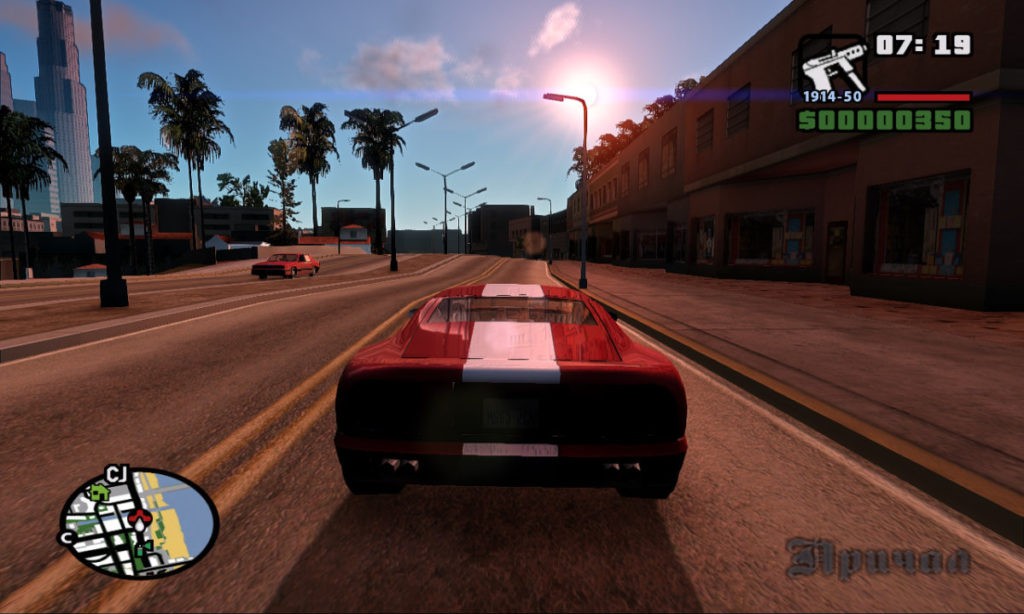
Task: Choose the lone C marker on radar edge
Action: [68, 537]
